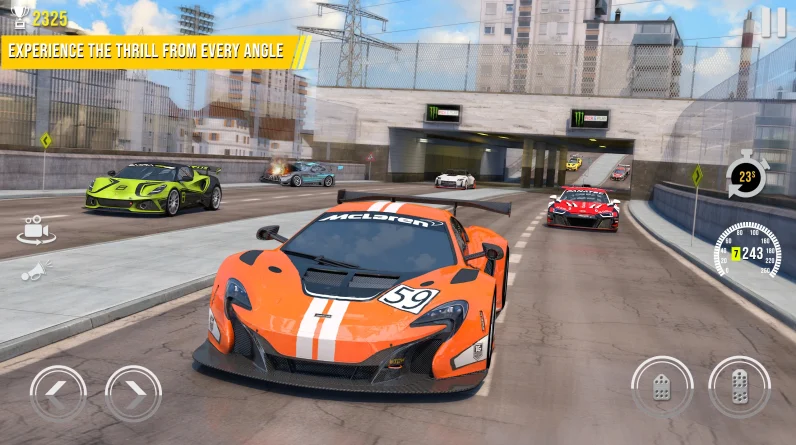Switch the camera view angle
The image size is (796, 445).
click(35, 230)
